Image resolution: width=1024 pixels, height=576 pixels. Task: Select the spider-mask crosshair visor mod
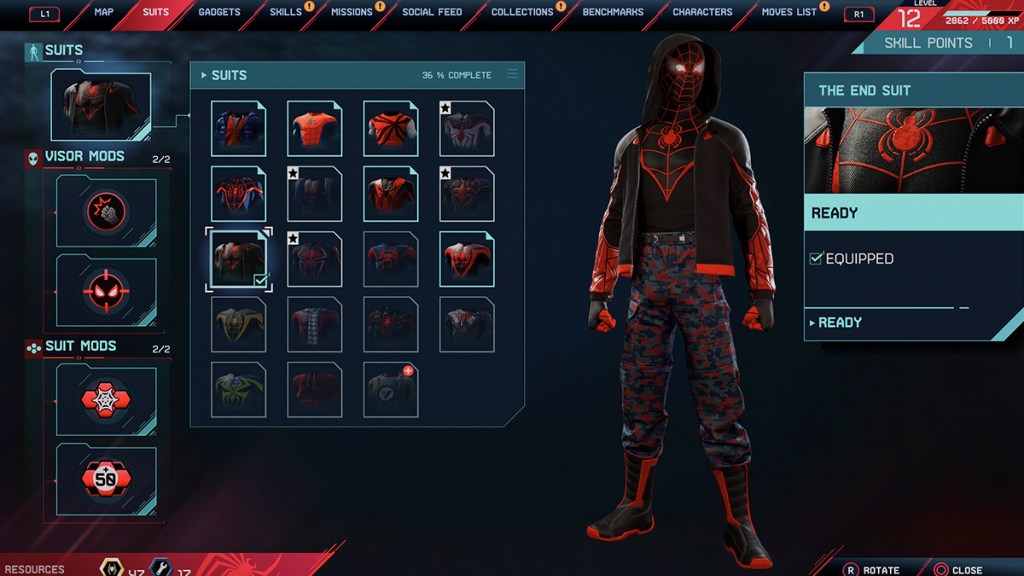(x=106, y=291)
